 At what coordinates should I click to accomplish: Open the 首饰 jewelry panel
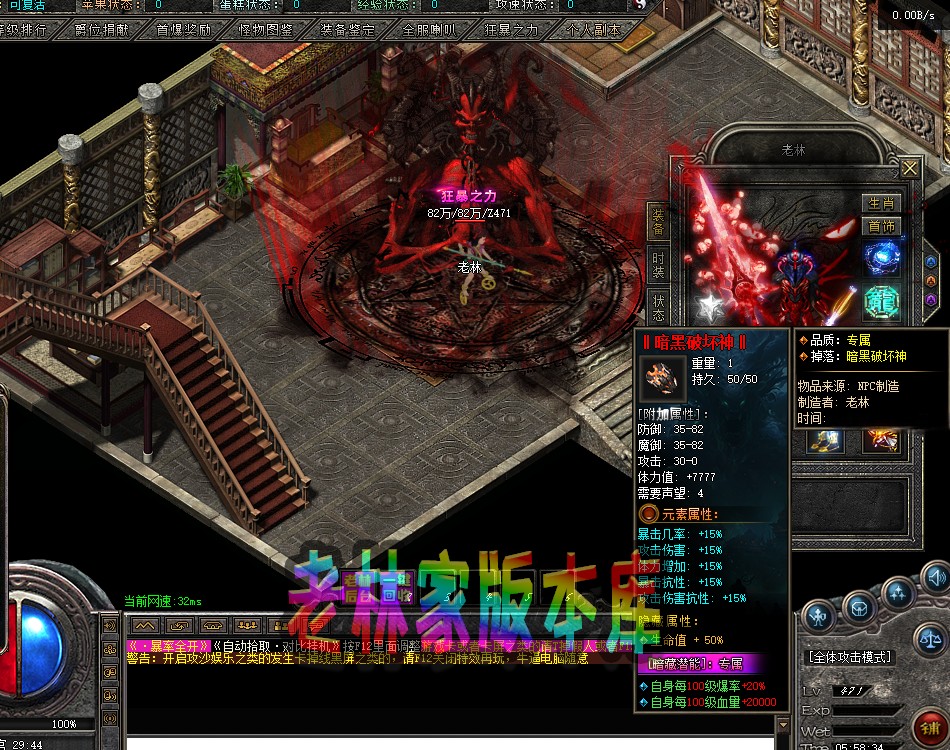[x=881, y=226]
